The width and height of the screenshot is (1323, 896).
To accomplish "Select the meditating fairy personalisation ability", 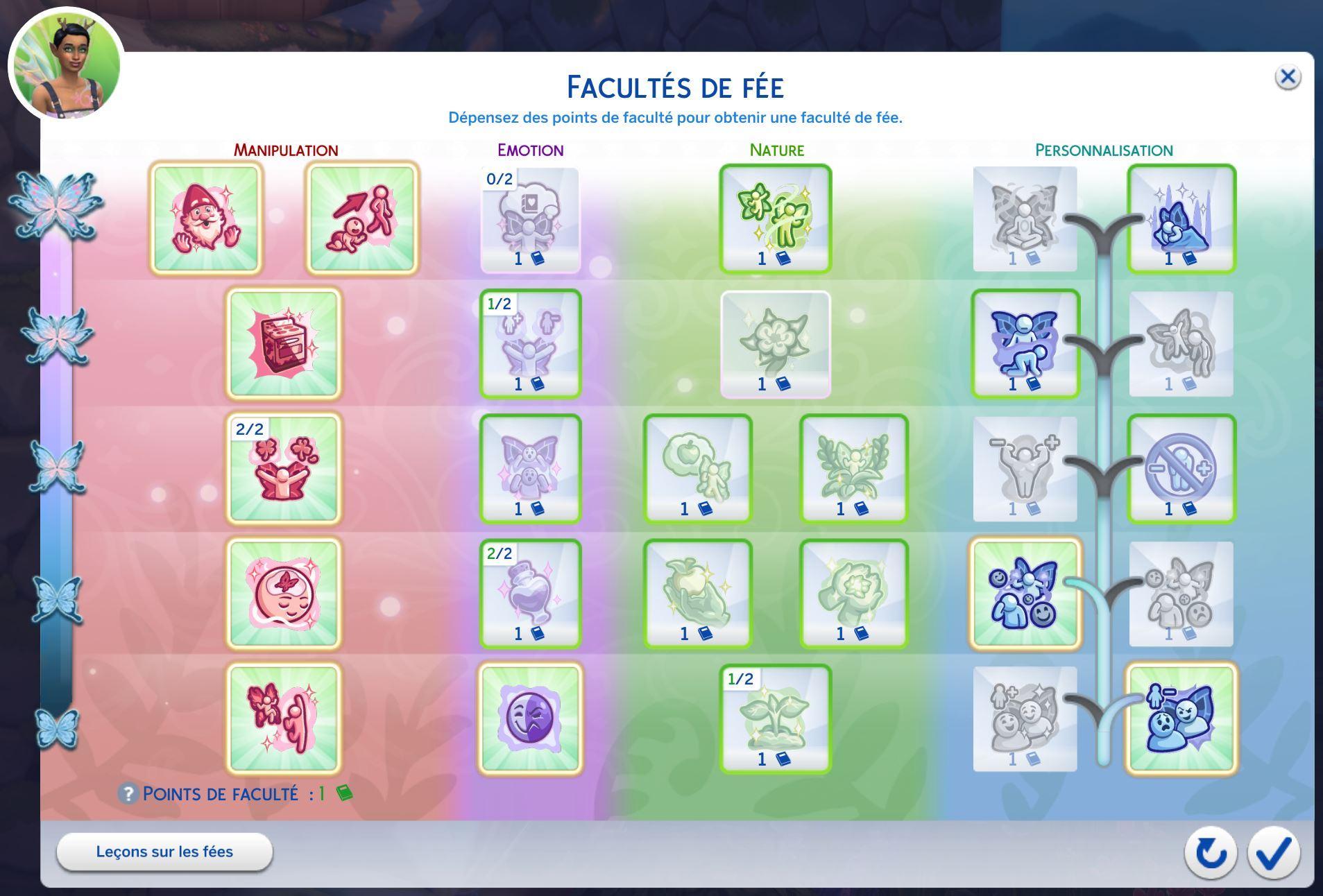I will pos(1025,218).
